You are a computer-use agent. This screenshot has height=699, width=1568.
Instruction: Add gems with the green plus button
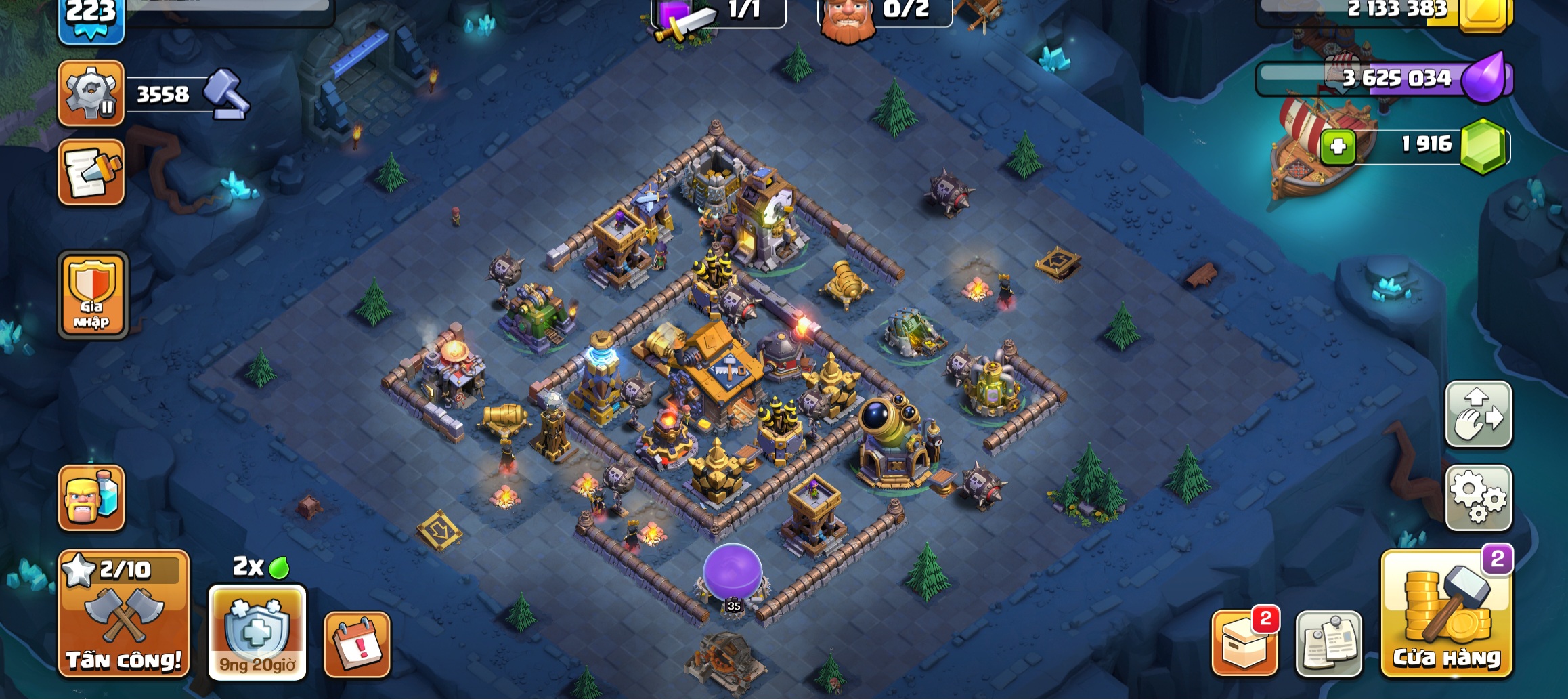pyautogui.click(x=1337, y=146)
